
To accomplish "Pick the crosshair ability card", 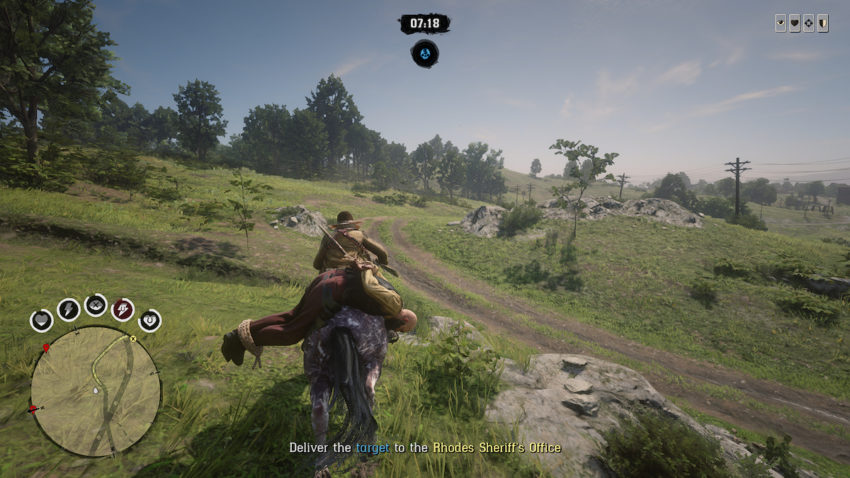I will [808, 24].
